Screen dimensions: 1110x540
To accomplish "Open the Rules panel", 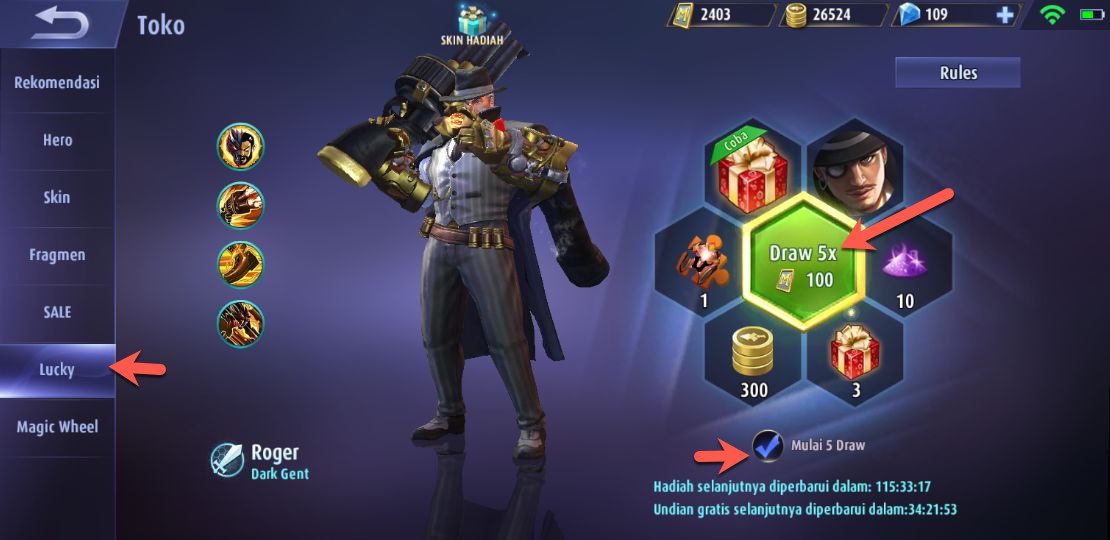I will pyautogui.click(x=957, y=73).
